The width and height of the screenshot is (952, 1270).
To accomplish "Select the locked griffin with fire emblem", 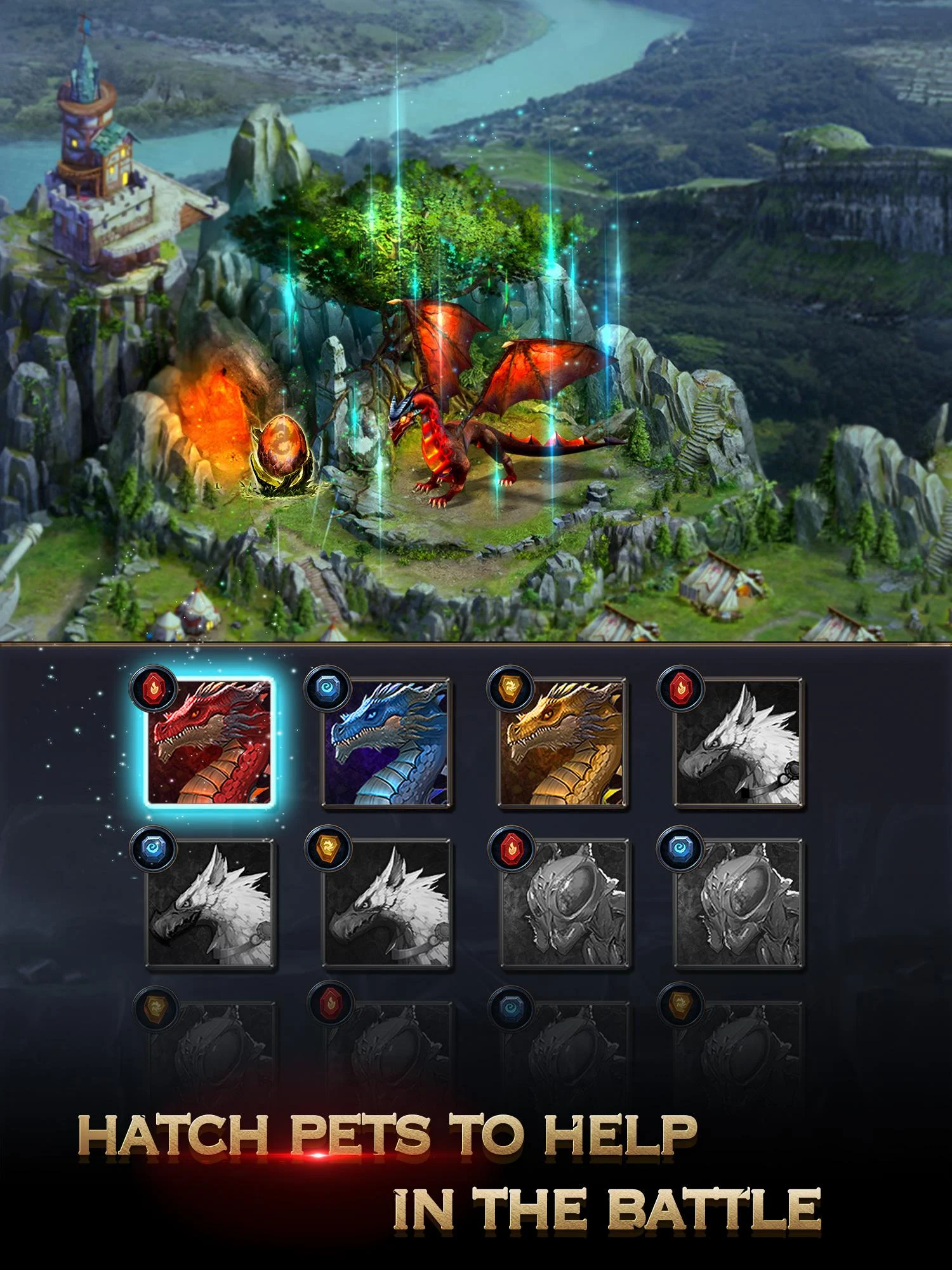I will (x=738, y=743).
